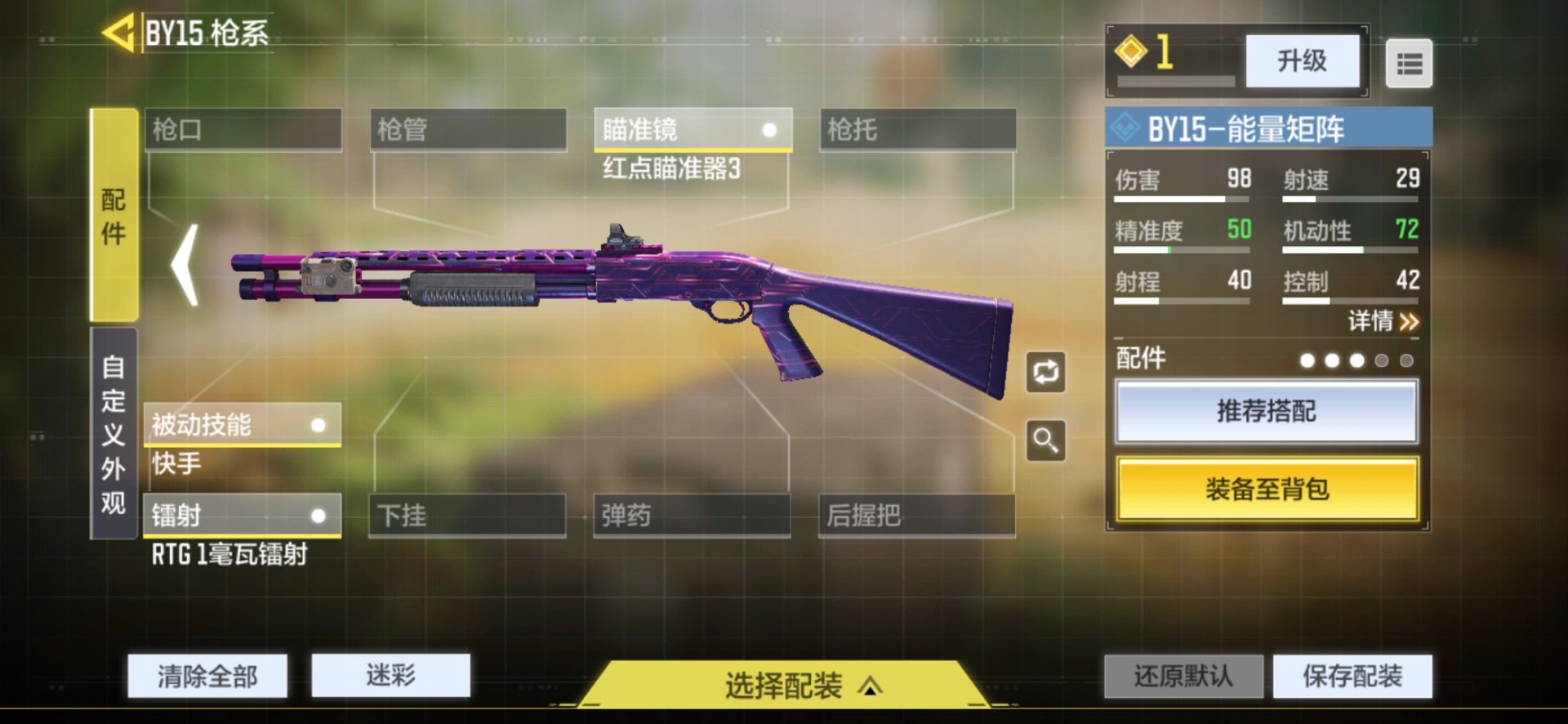
Task: Switch to the 配件 attachments tab
Action: (x=114, y=216)
